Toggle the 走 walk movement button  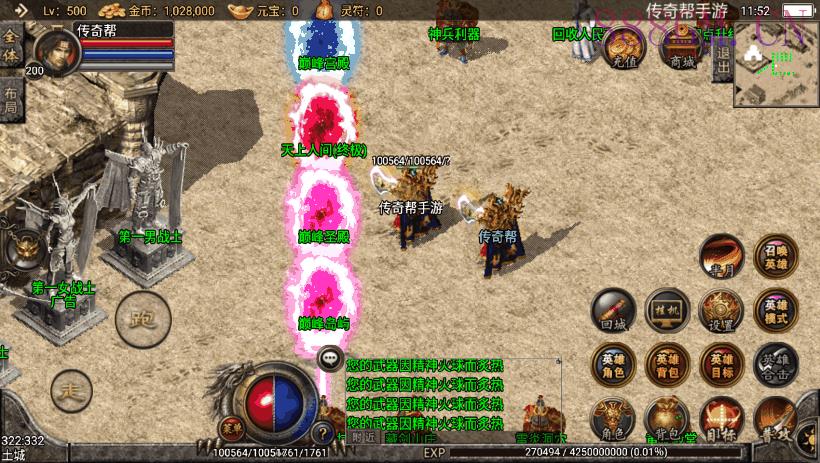click(x=70, y=386)
